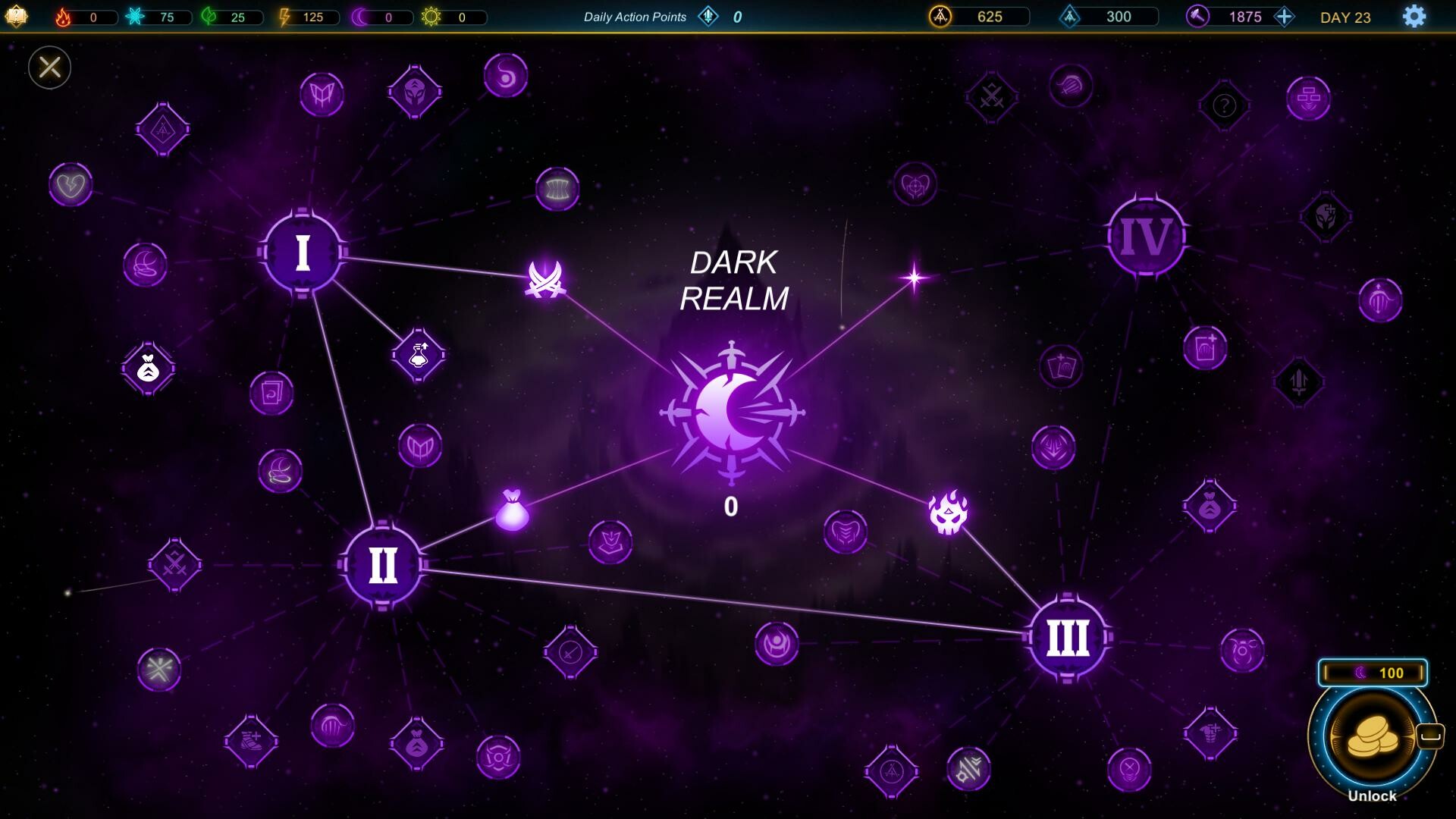Click the question mark node near tier IV
The width and height of the screenshot is (1456, 819).
click(x=1225, y=105)
